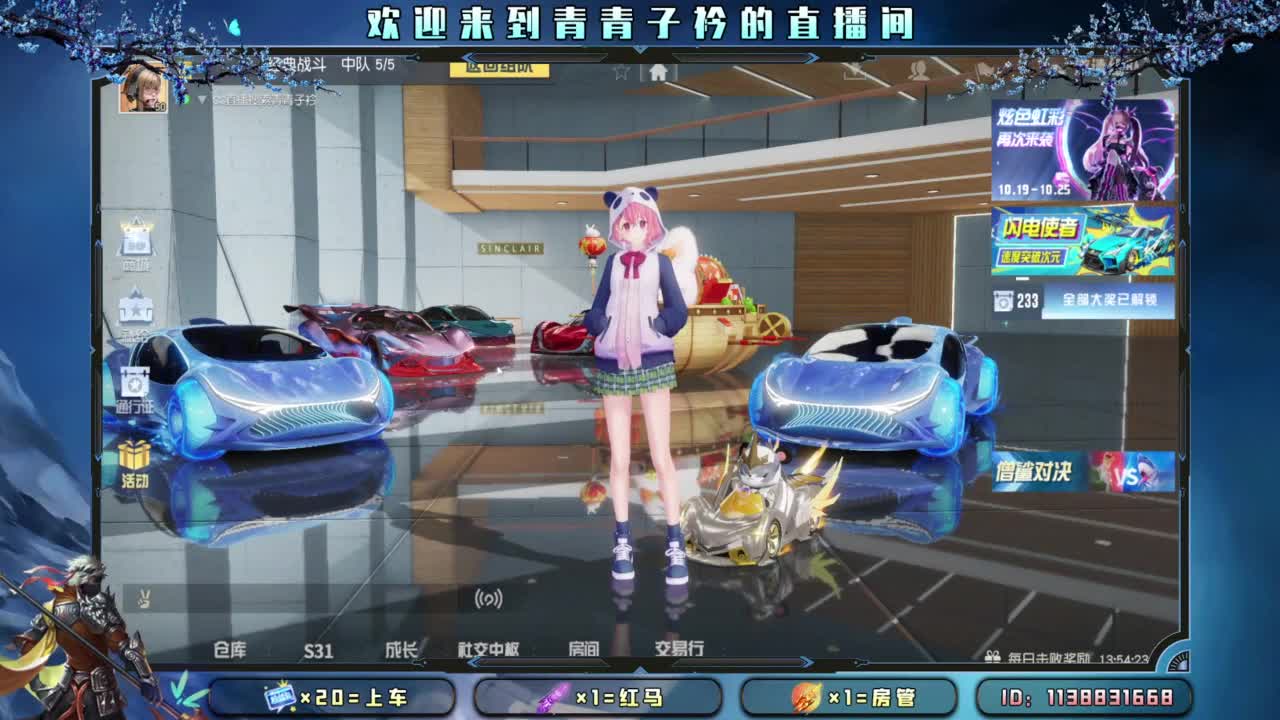1280x720 pixels.
Task: Click the player avatar in top-left corner
Action: (x=143, y=86)
